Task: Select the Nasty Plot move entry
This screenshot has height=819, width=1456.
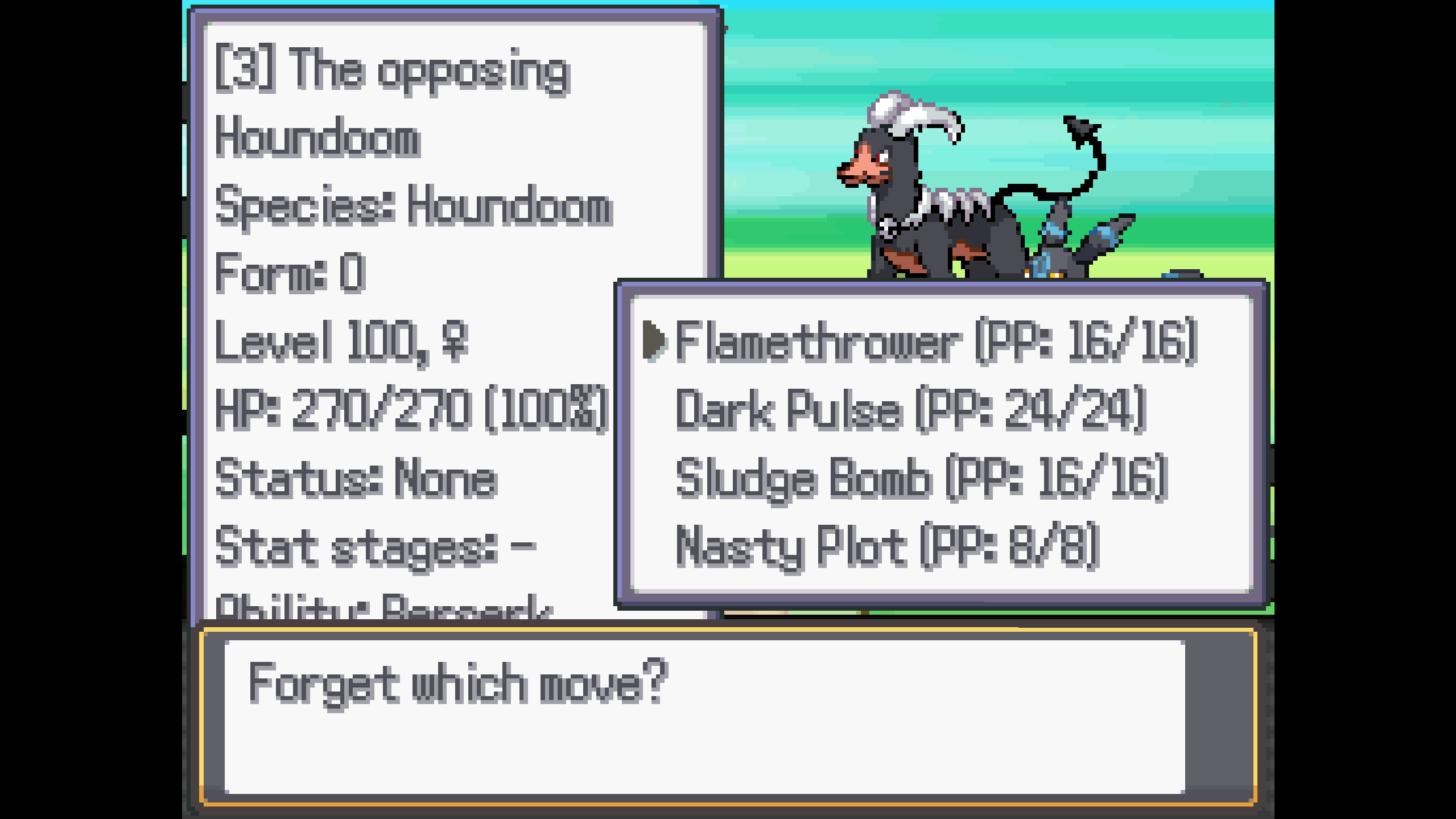Action: tap(888, 546)
